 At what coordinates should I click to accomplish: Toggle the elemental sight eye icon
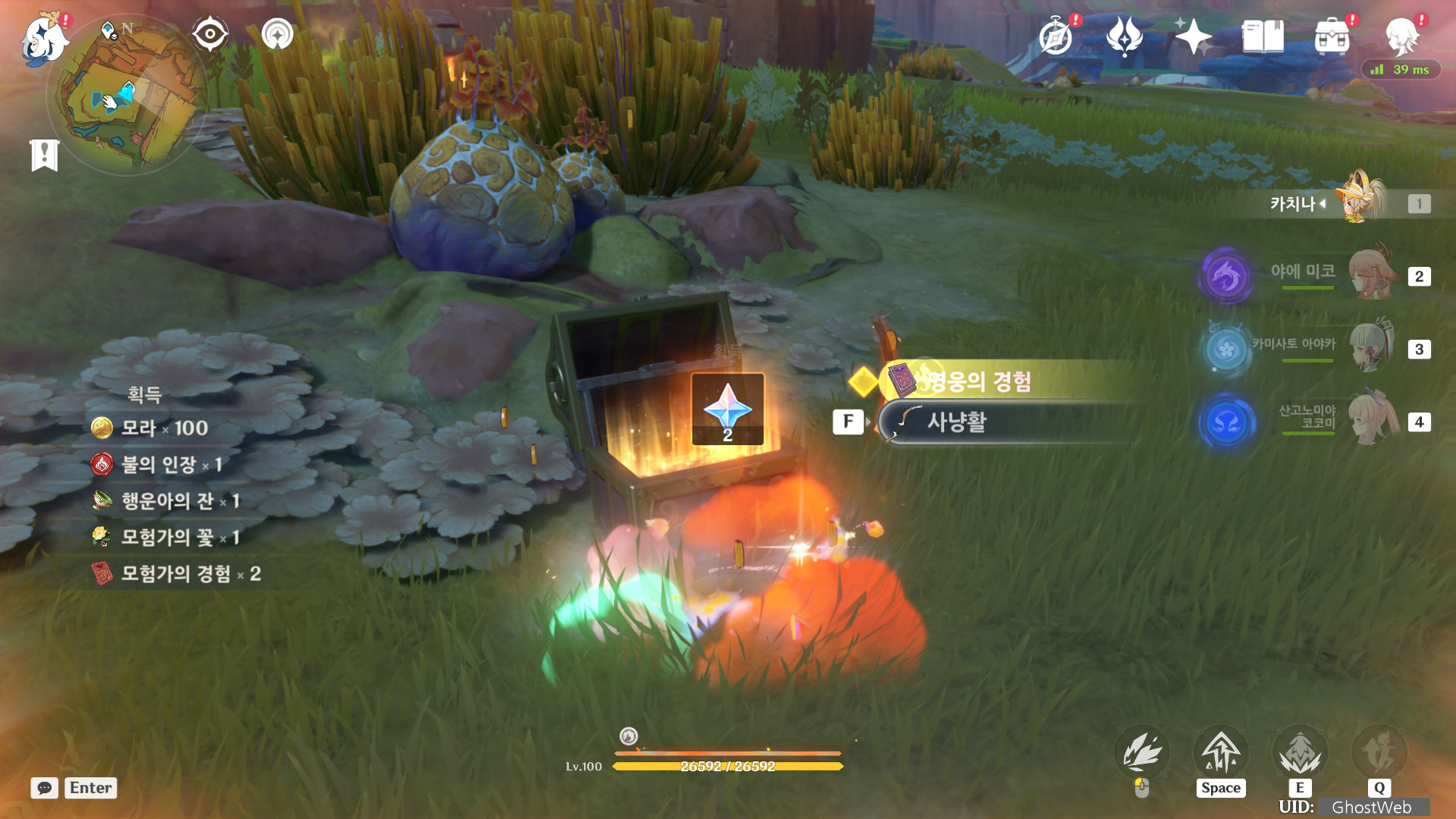pos(210,34)
